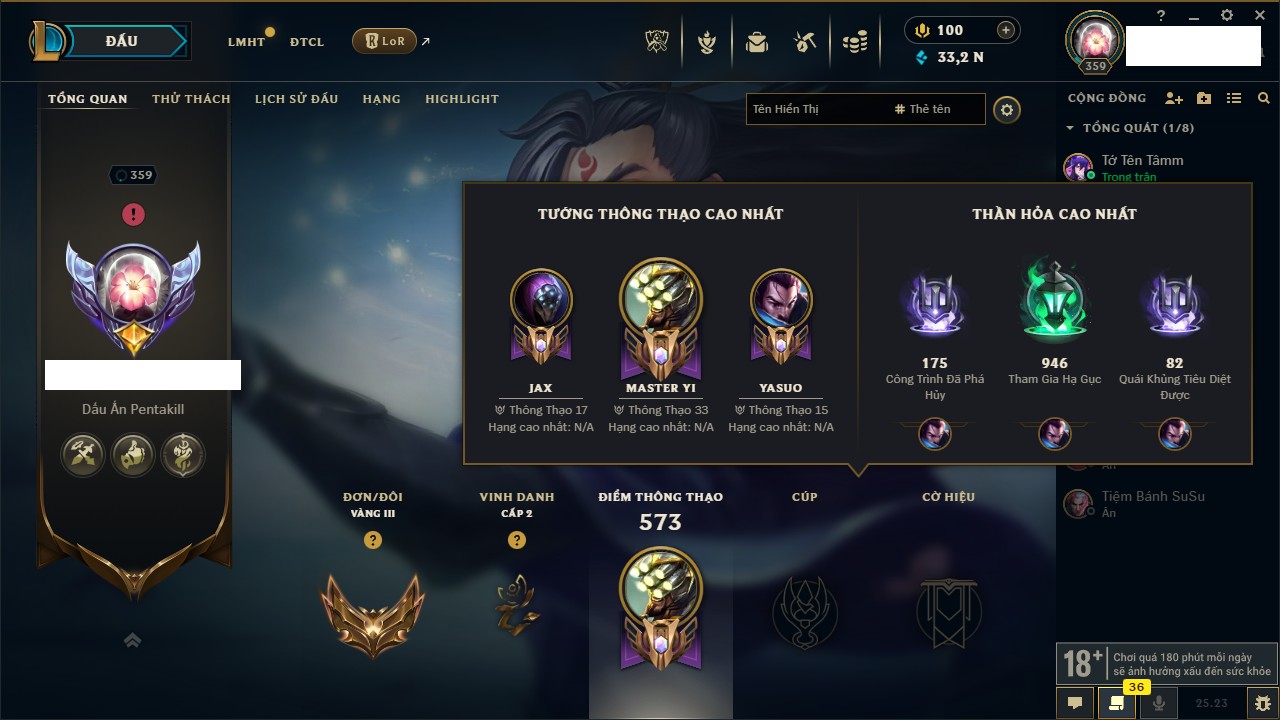Screen dimensions: 1280x720
Task: Collapse the TỔNG QUÁT friends group
Action: click(1070, 128)
